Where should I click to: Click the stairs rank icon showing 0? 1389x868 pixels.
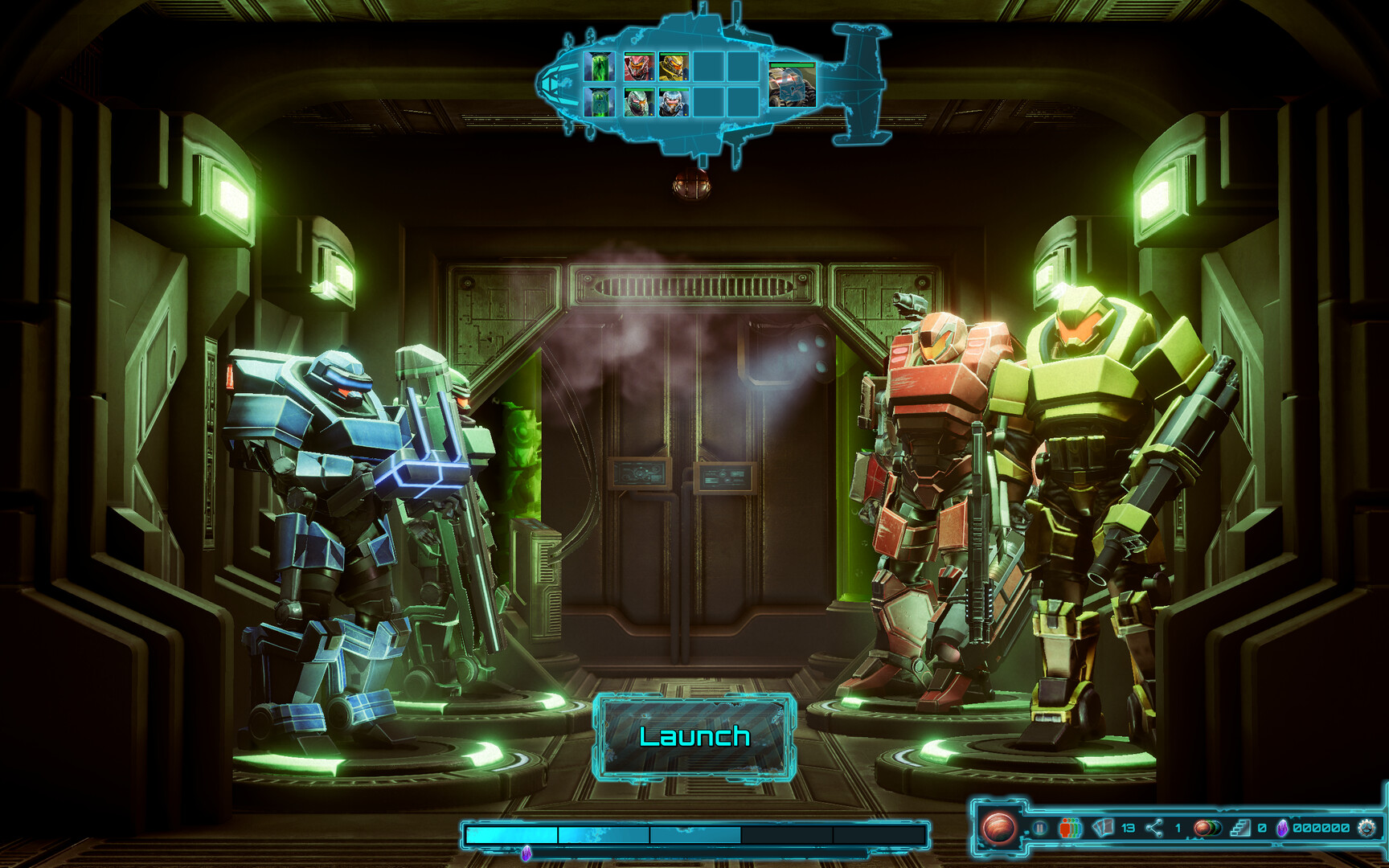(1241, 829)
